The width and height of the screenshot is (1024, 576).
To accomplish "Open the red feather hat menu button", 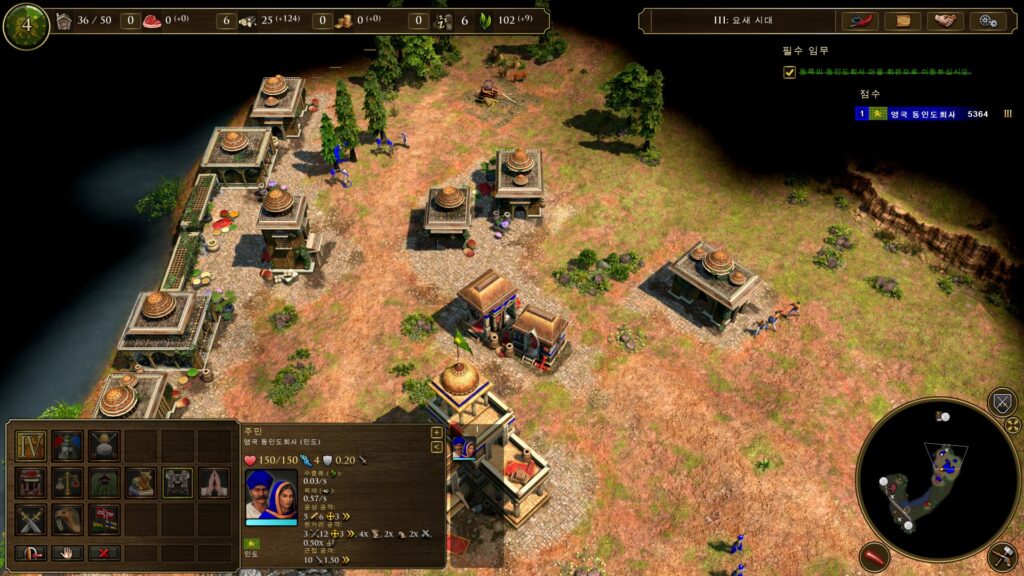I will [860, 21].
